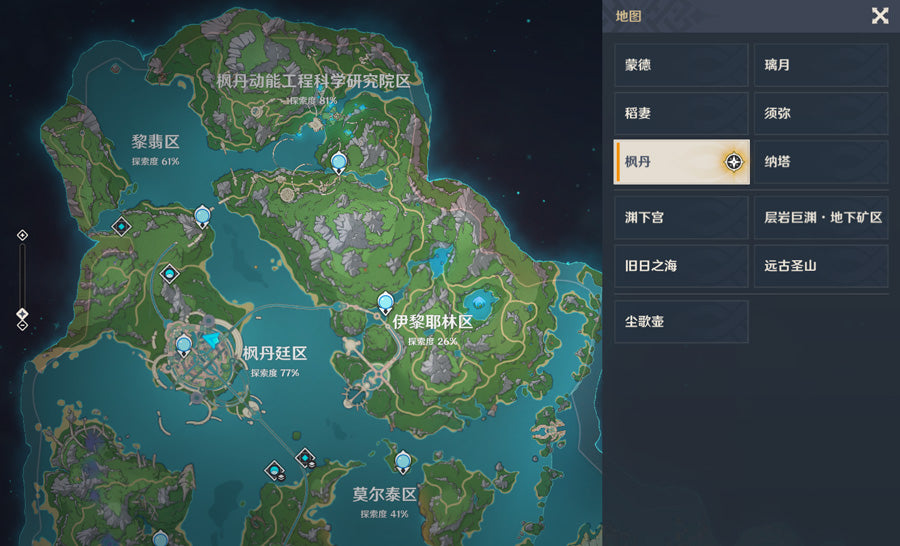The width and height of the screenshot is (900, 546).
Task: Close the map region panel
Action: [880, 15]
